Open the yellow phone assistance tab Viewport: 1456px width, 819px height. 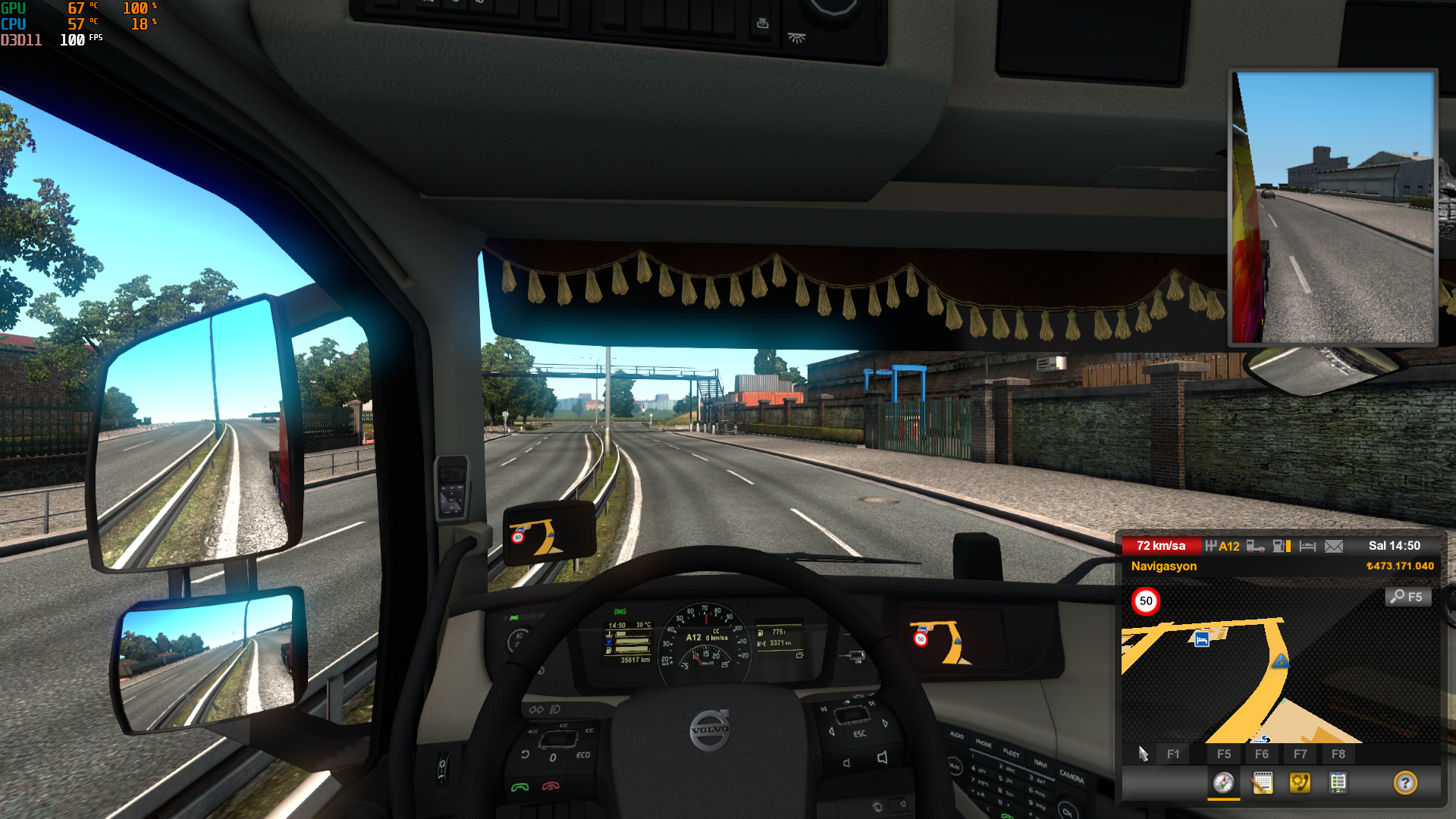1300,783
